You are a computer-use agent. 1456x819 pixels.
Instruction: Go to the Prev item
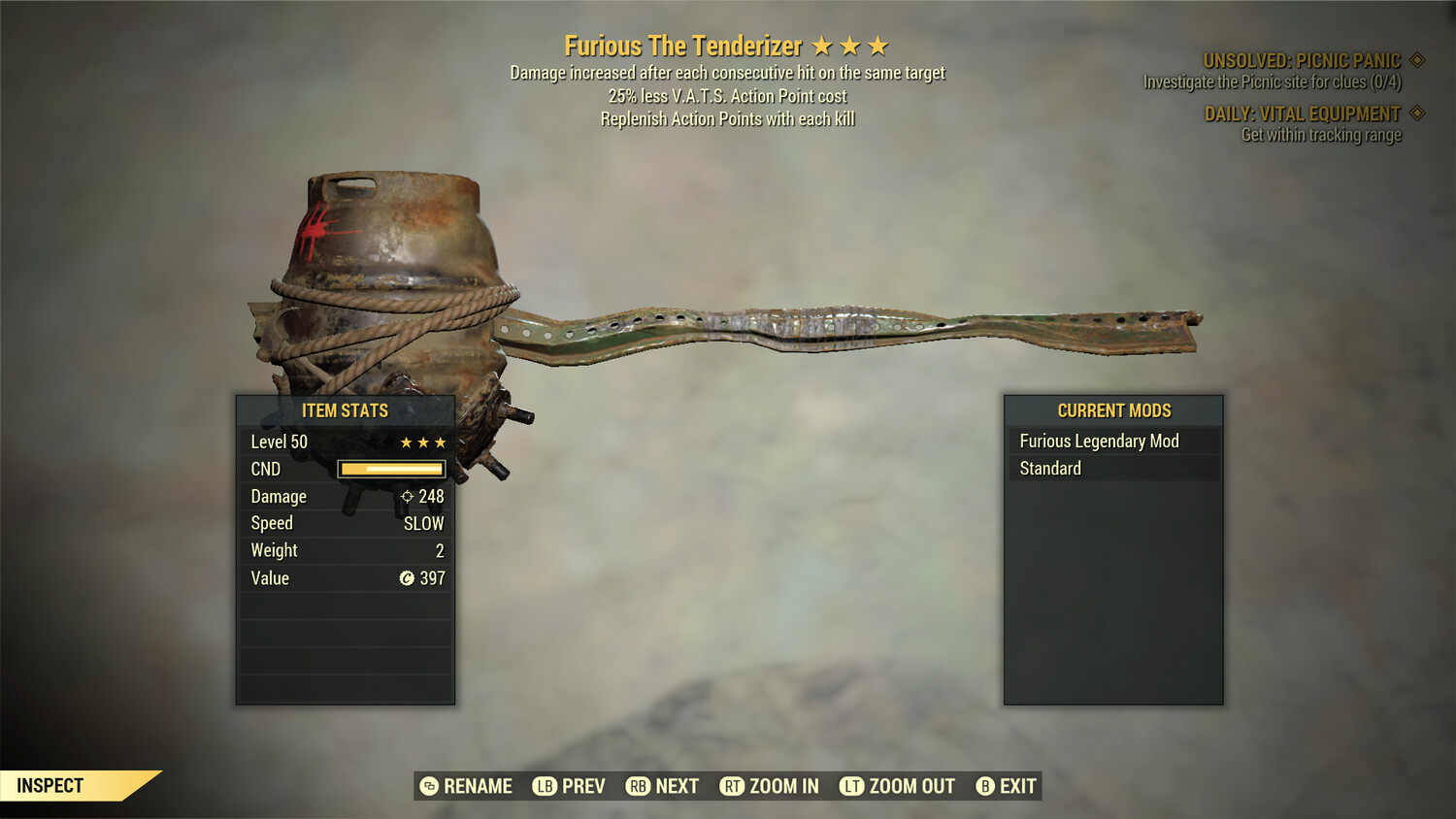[x=569, y=786]
